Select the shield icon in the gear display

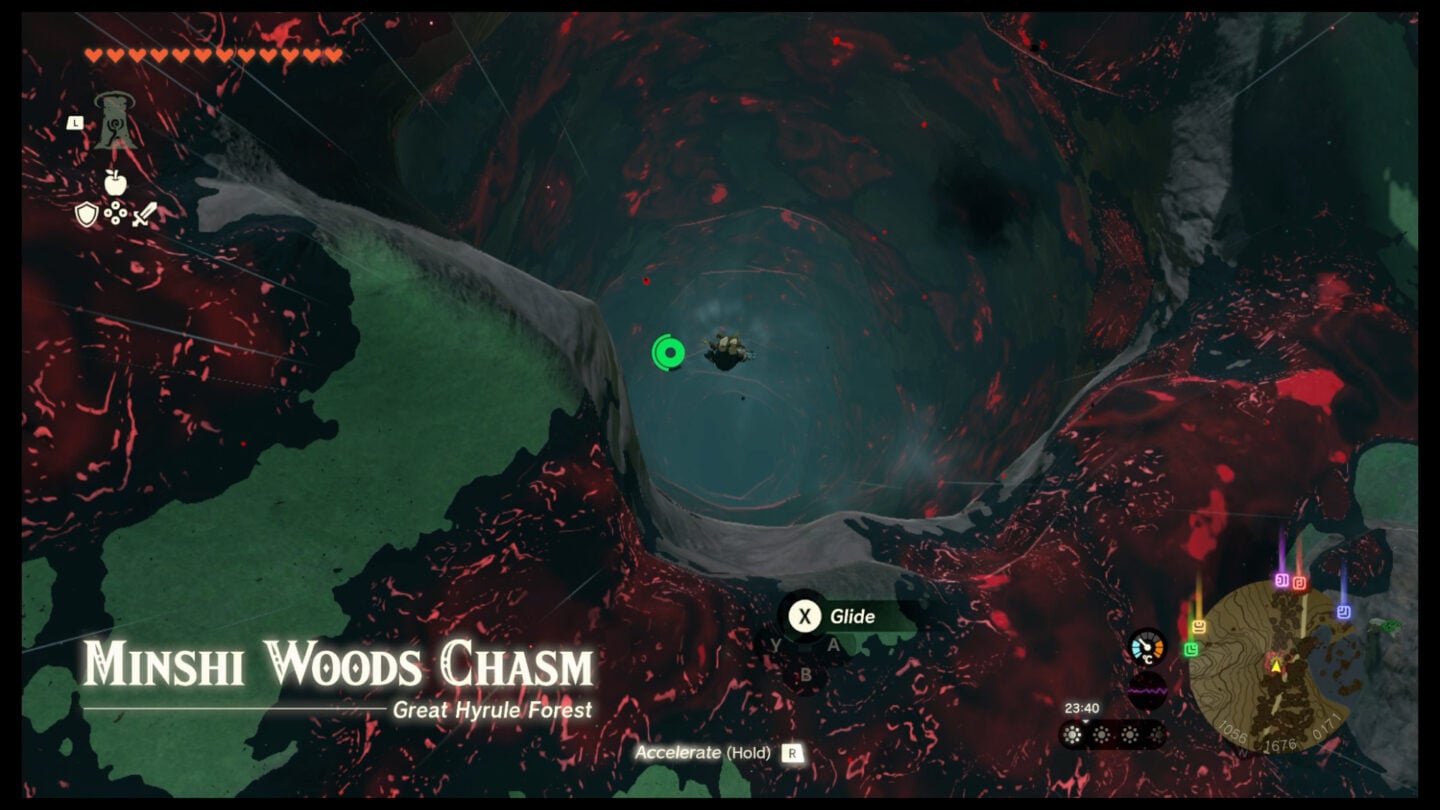click(86, 214)
